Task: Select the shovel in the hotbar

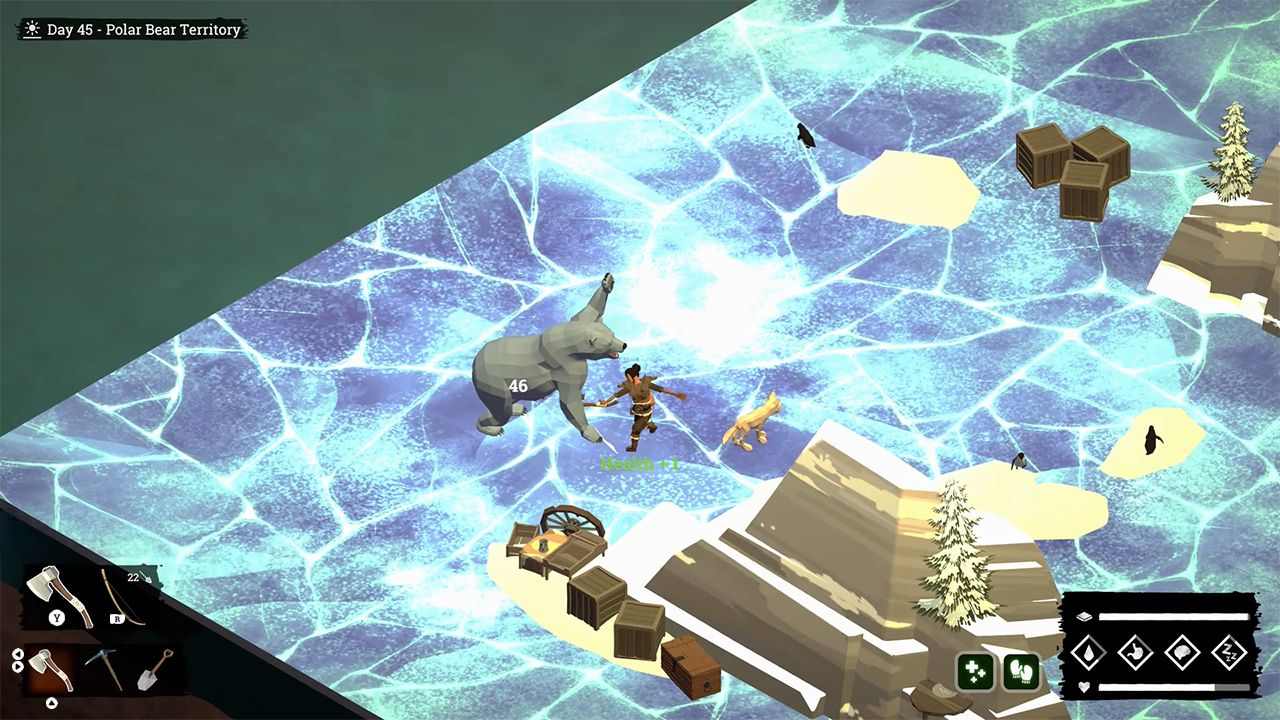Action: point(153,671)
